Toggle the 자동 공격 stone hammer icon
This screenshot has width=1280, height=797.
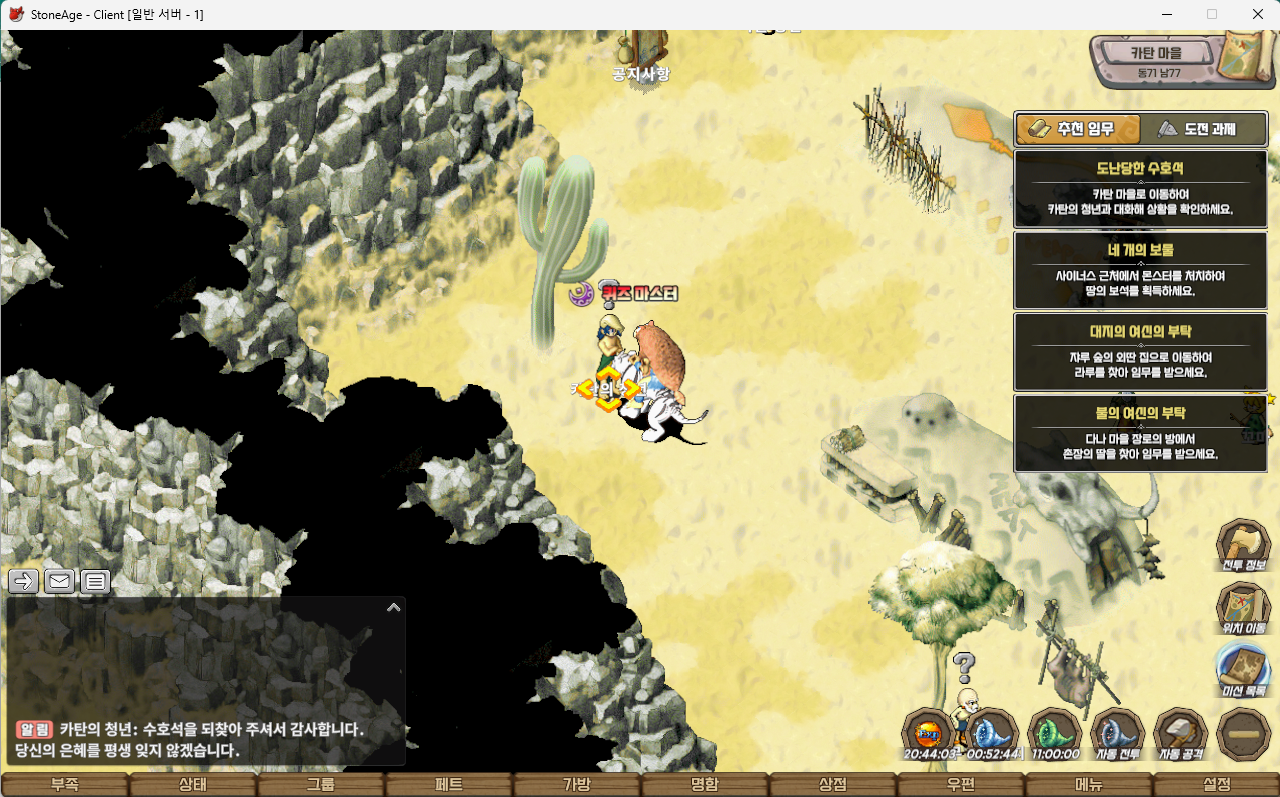tap(1180, 733)
